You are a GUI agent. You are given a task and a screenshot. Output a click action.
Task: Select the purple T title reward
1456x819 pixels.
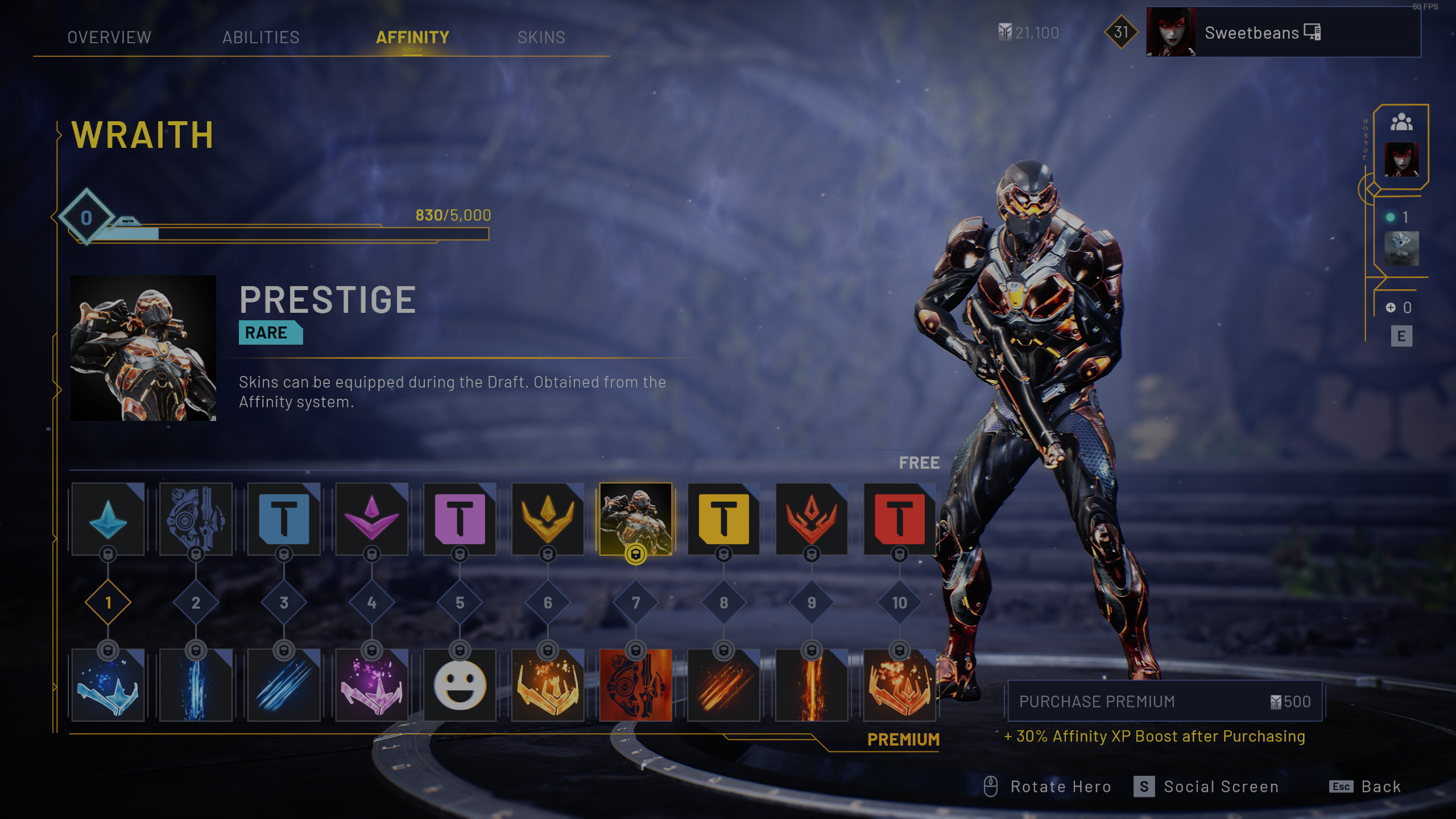[x=460, y=518]
